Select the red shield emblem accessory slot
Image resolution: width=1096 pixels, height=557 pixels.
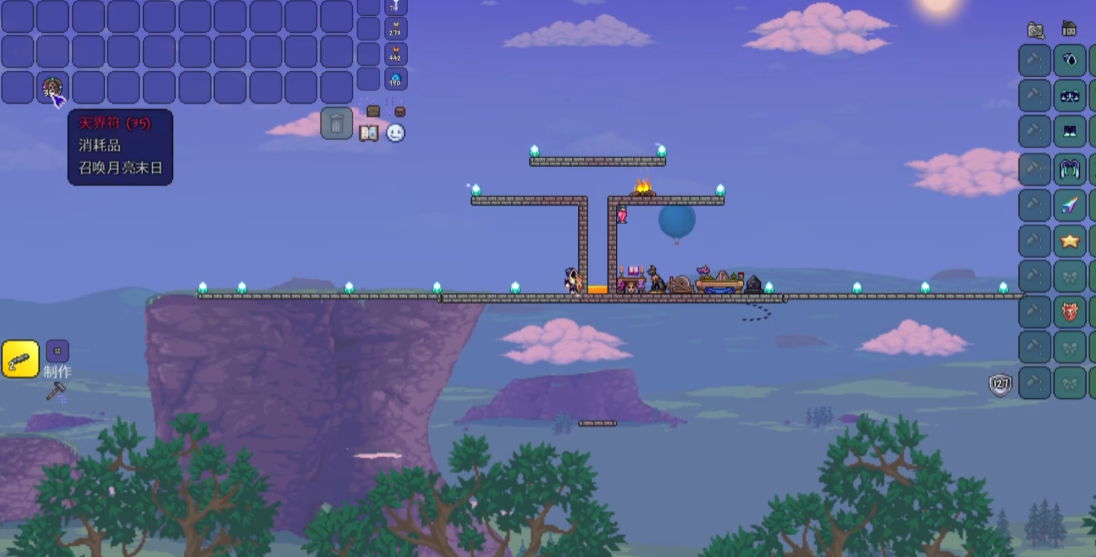point(1070,312)
